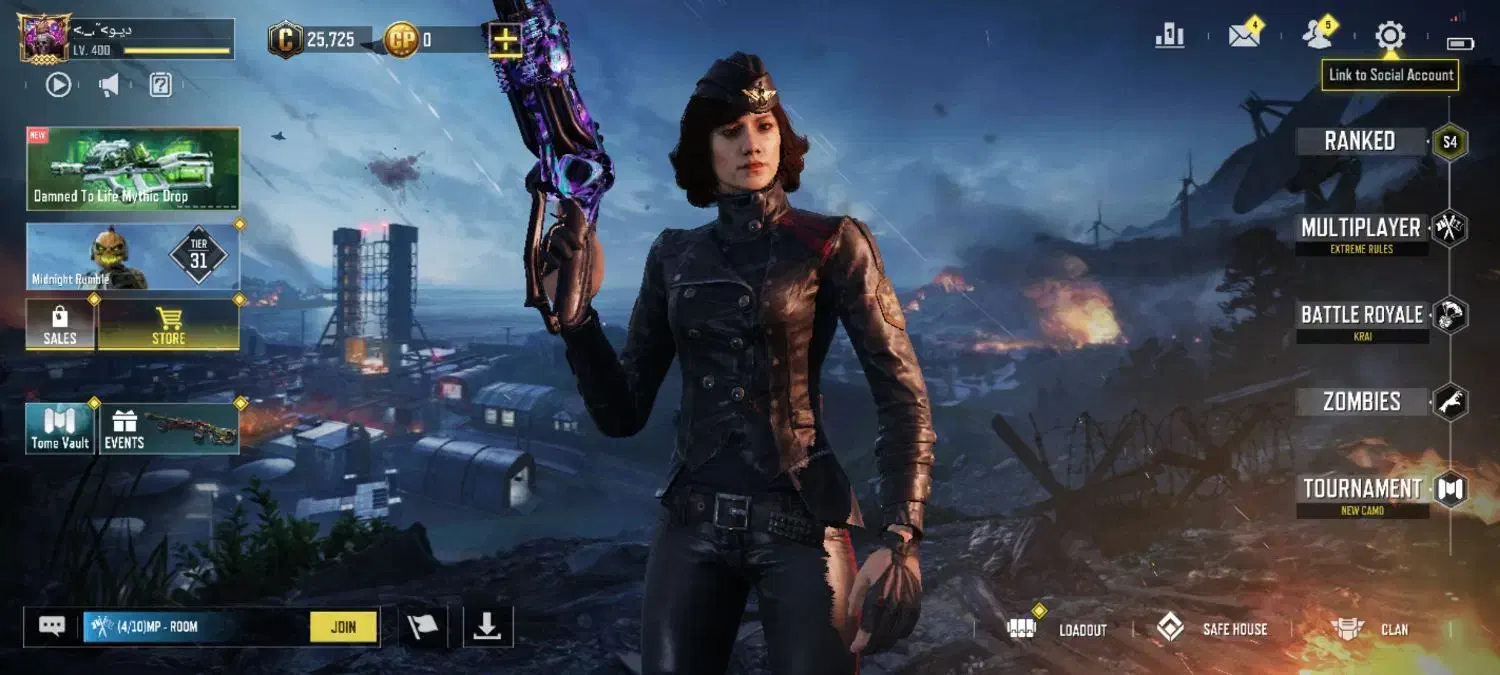The image size is (1500, 675).
Task: Open the Store
Action: pos(168,325)
